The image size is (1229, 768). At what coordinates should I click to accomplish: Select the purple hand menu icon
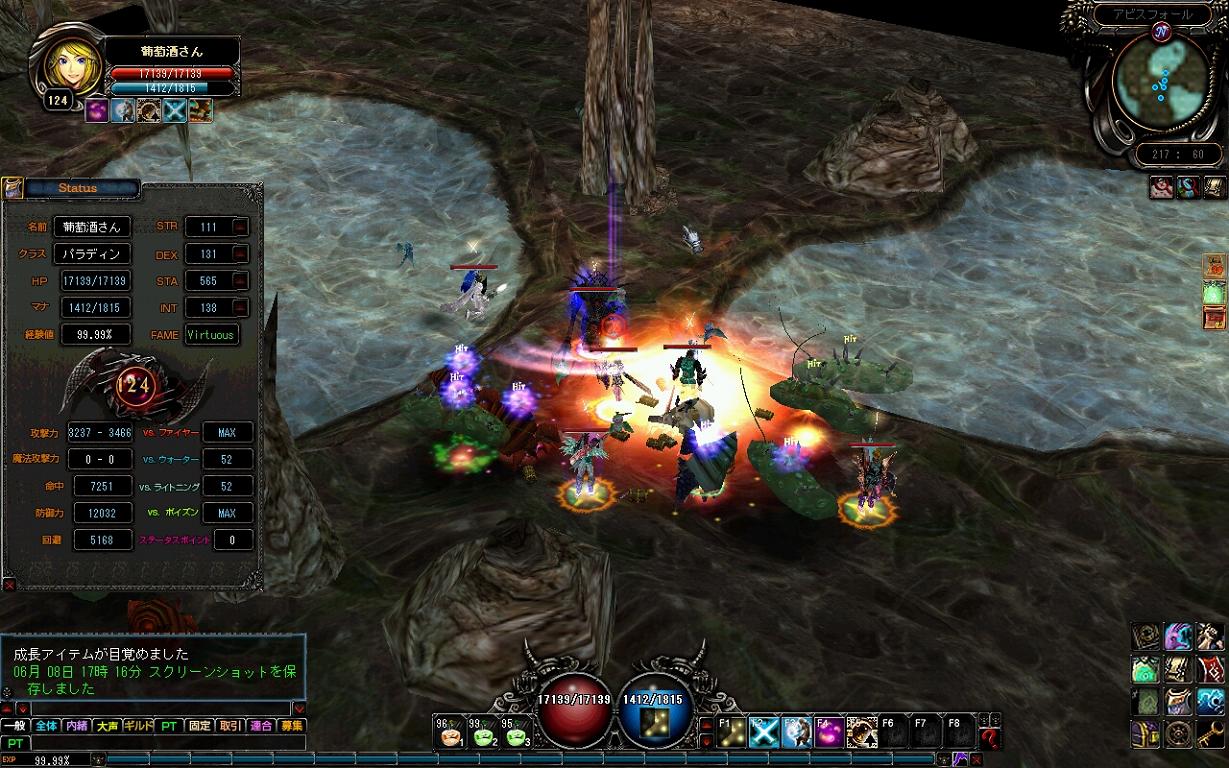(x=1178, y=637)
